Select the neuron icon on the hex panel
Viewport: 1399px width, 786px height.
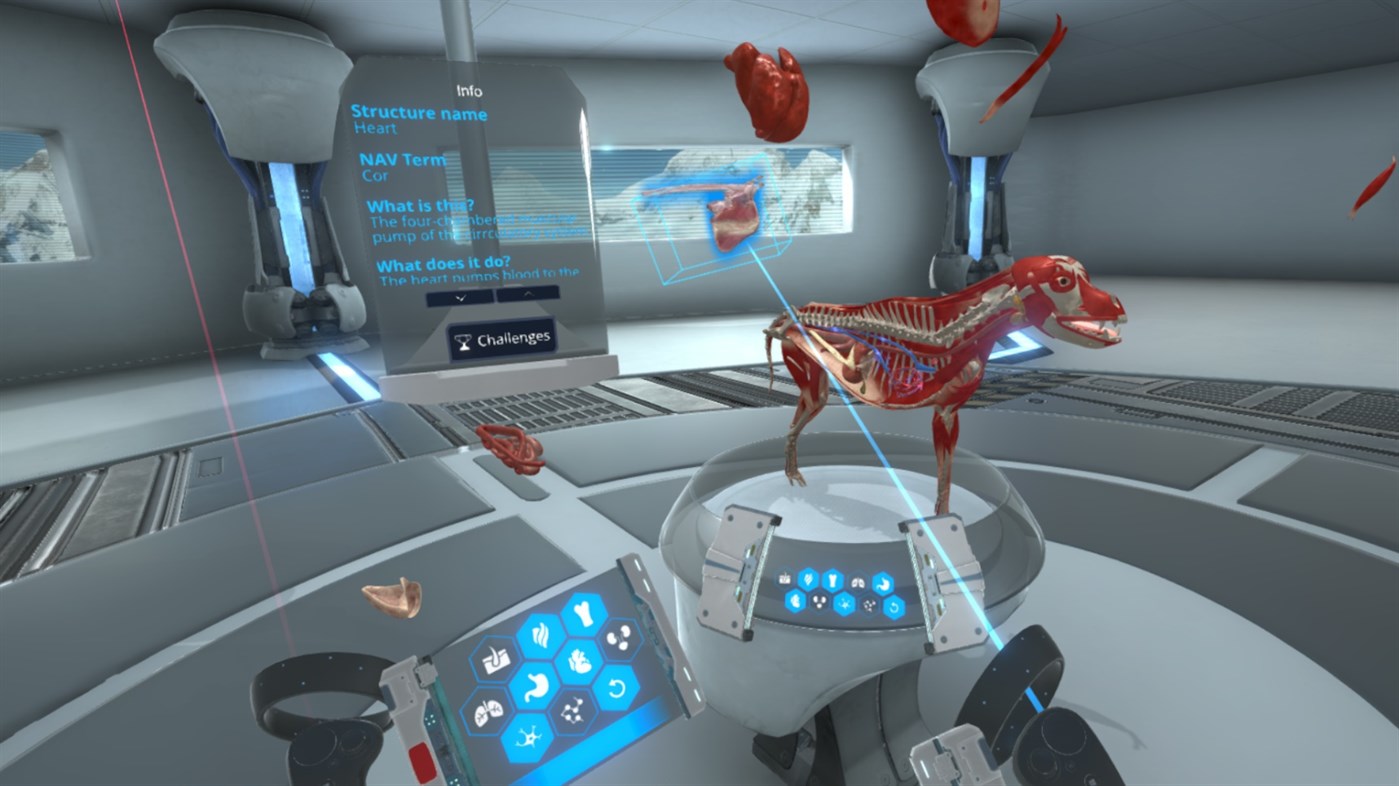pos(528,737)
